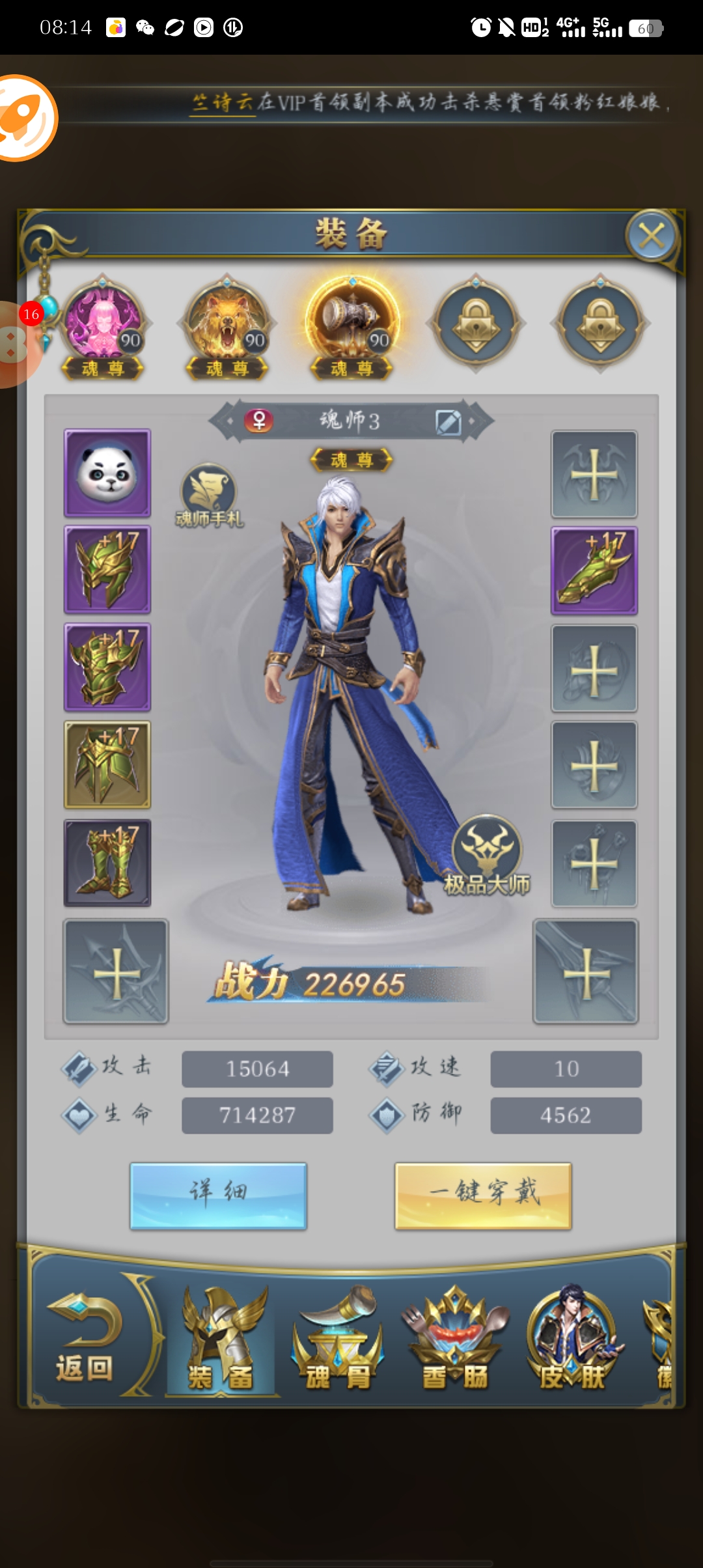Viewport: 703px width, 1568px height.
Task: Select the panda equipment slot
Action: coord(107,473)
